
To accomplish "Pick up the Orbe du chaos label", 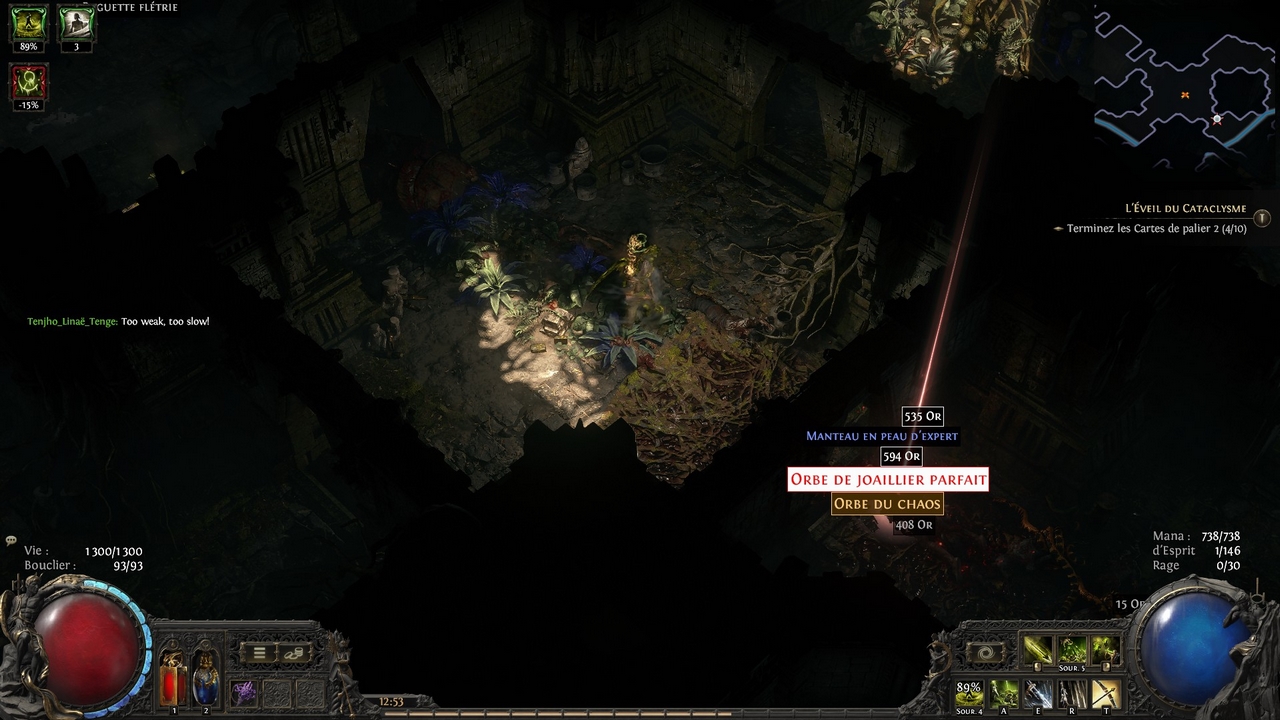I will click(x=887, y=504).
